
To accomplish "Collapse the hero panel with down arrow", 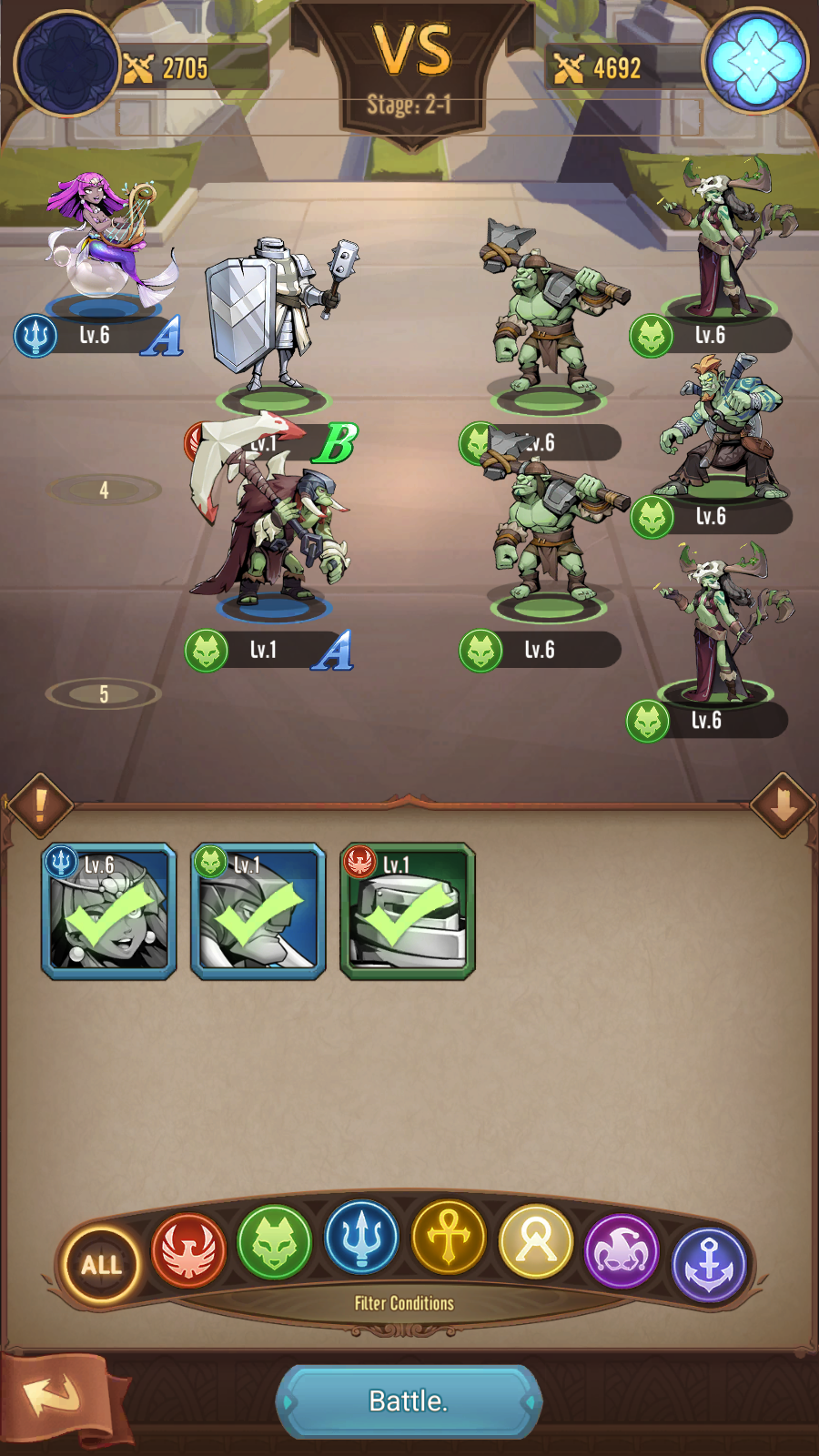I will [784, 805].
